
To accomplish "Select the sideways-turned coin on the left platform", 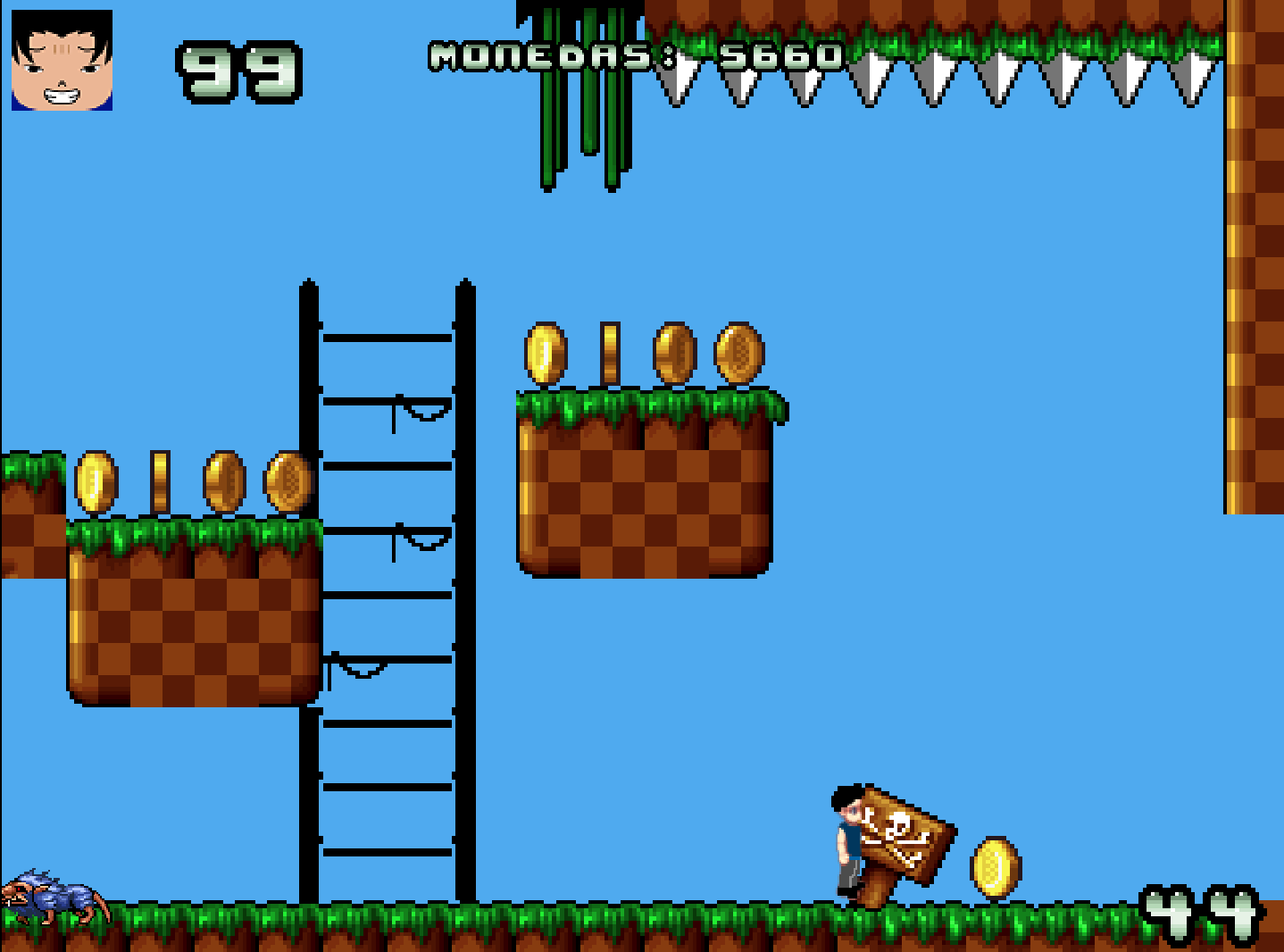I will click(162, 482).
